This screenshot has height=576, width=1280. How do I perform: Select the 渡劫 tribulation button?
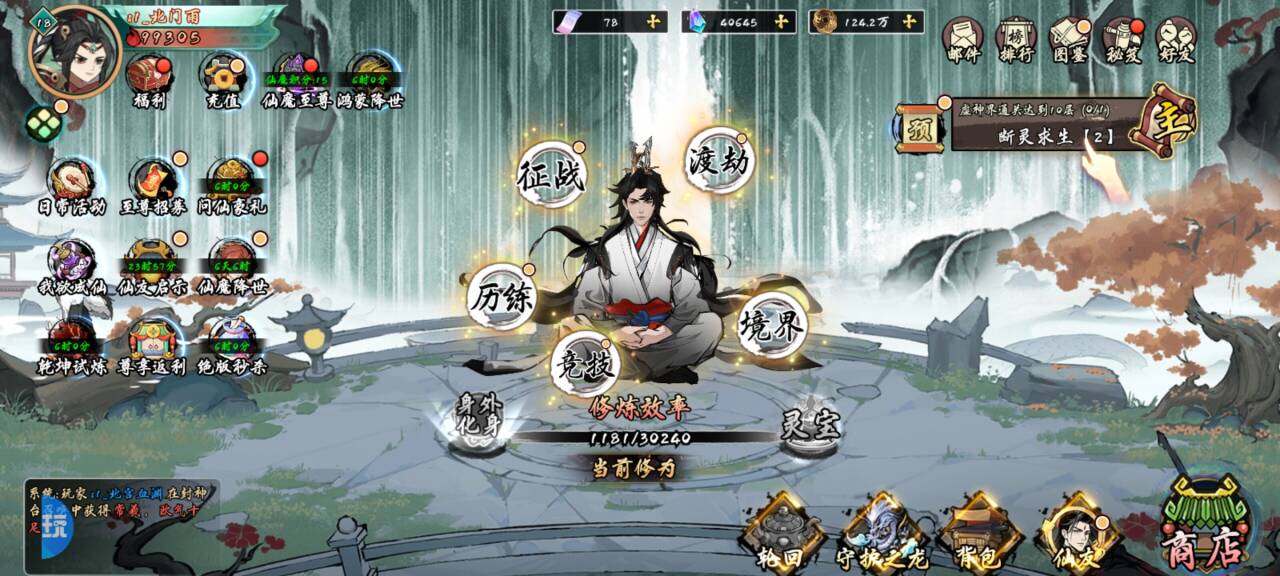point(719,160)
